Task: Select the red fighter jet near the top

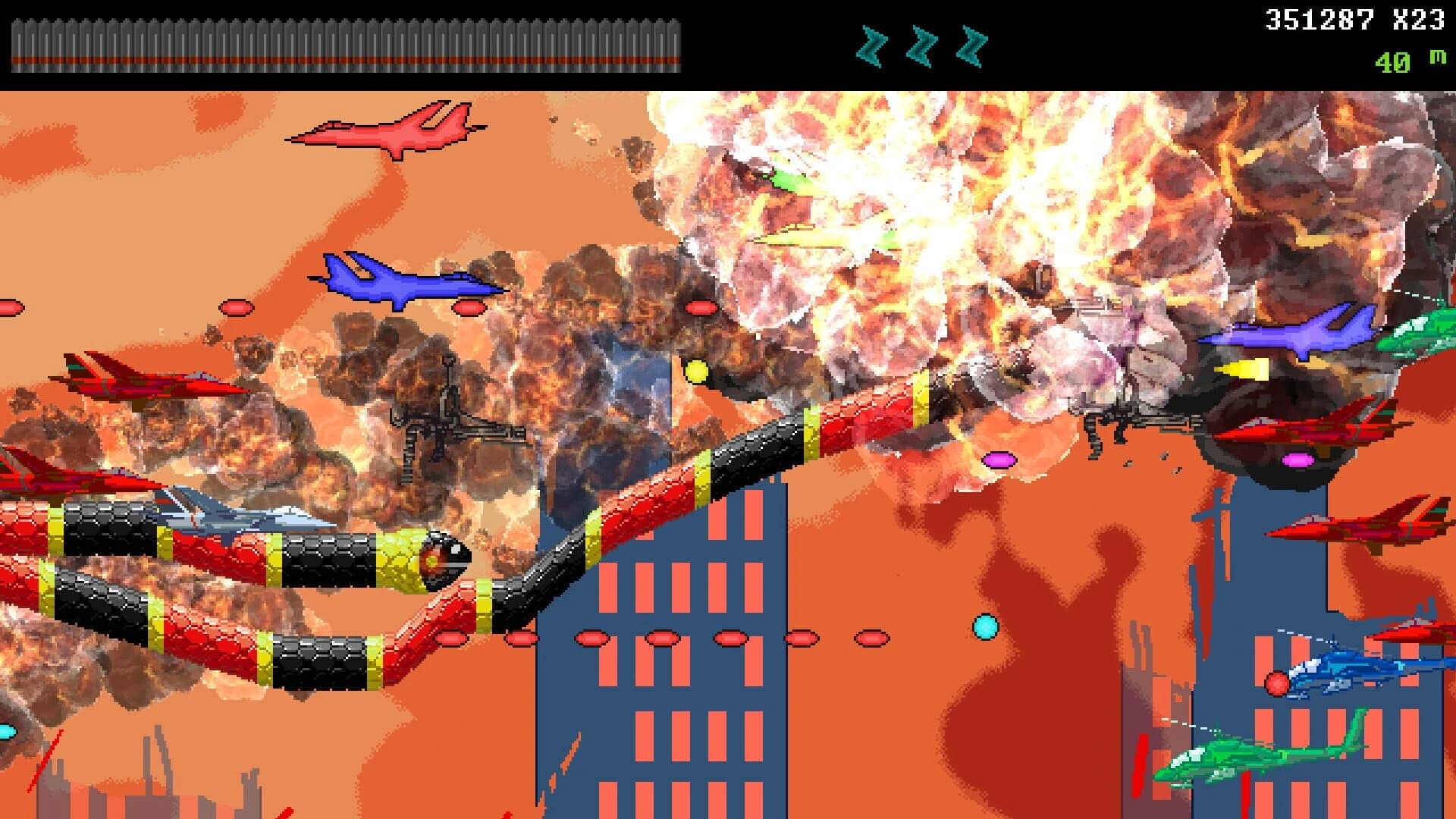Action: pos(394,133)
